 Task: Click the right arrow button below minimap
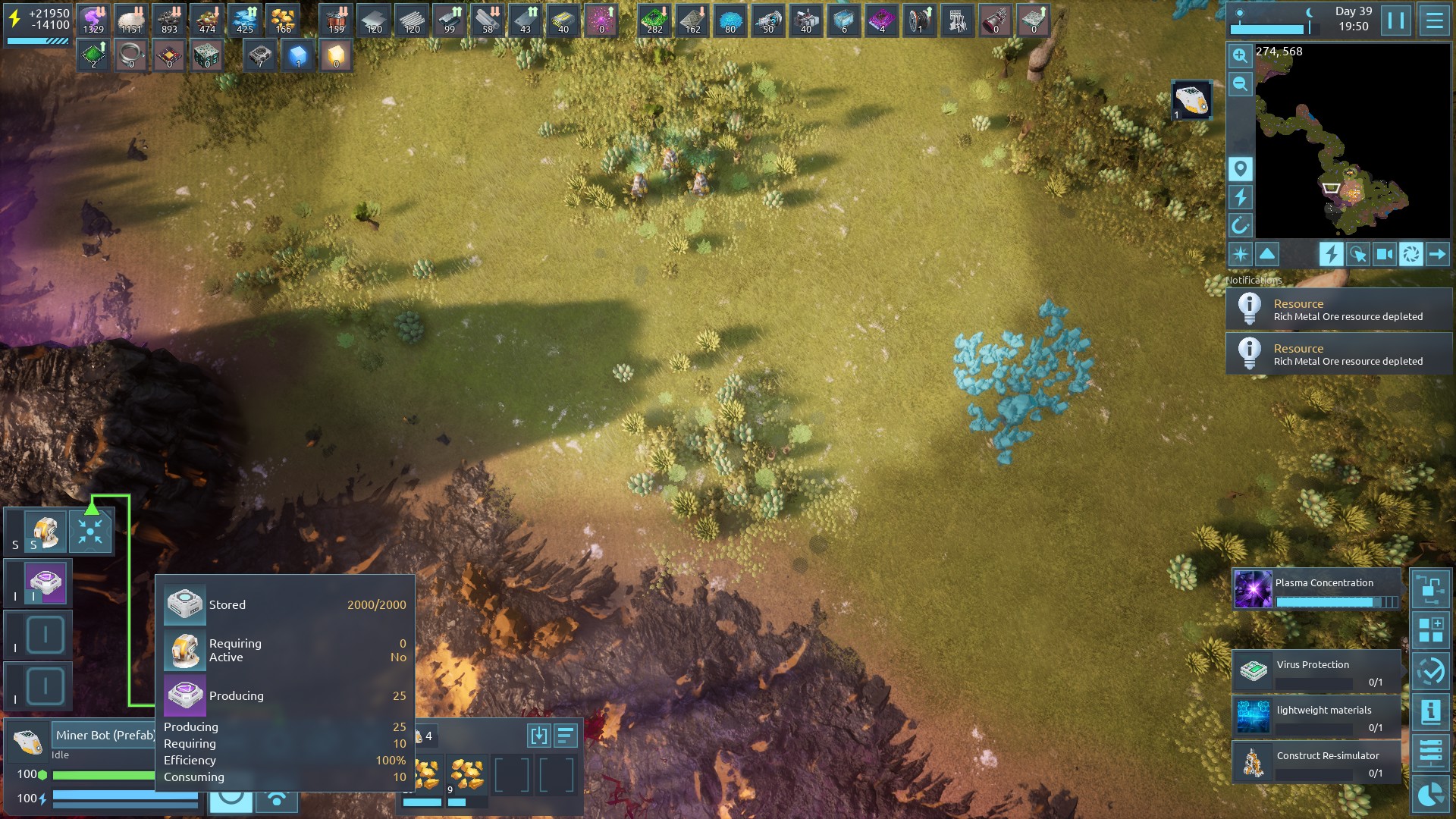[x=1437, y=254]
